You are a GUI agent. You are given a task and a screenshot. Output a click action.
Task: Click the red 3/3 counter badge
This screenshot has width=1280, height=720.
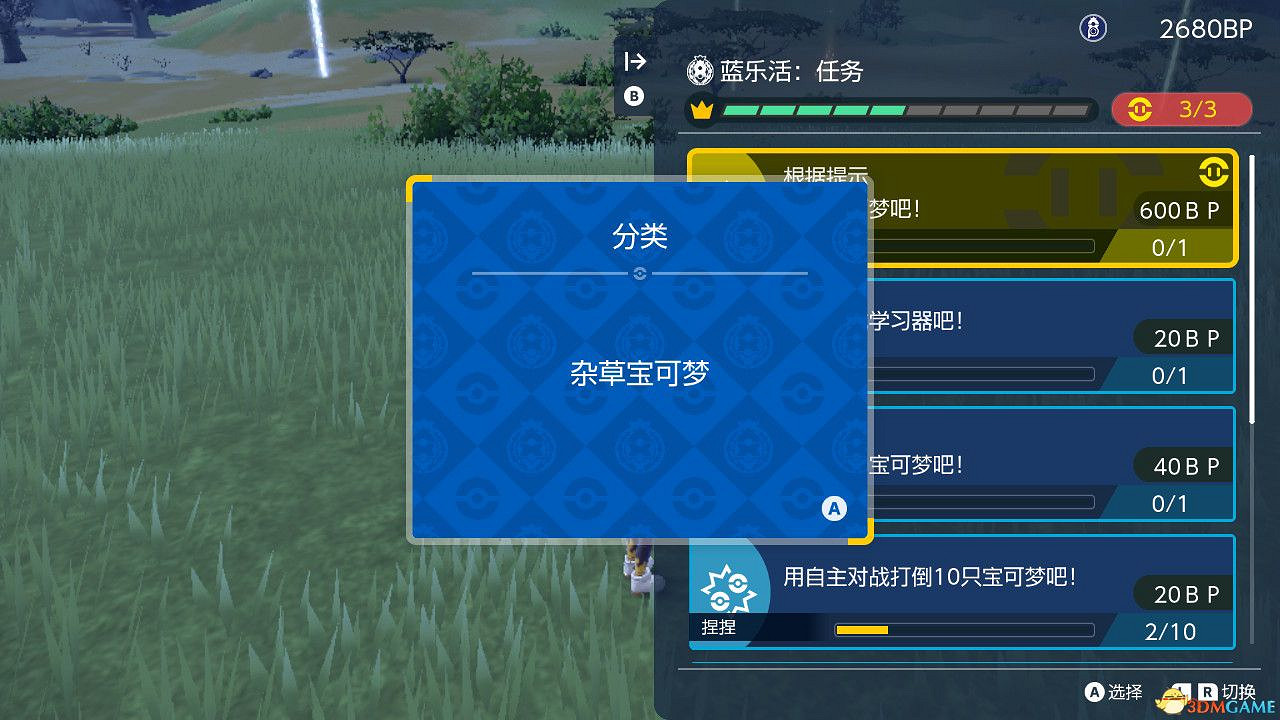point(1182,110)
